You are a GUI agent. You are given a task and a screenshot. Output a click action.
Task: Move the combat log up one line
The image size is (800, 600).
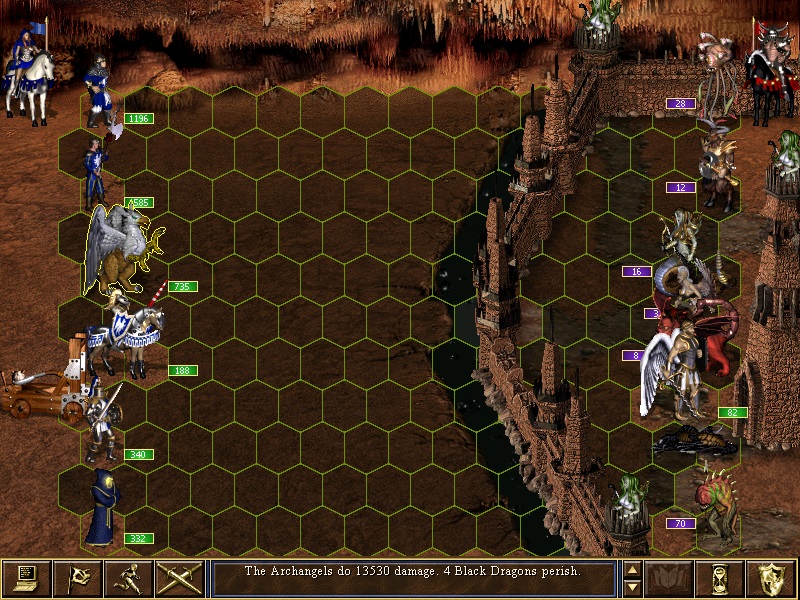pyautogui.click(x=632, y=570)
